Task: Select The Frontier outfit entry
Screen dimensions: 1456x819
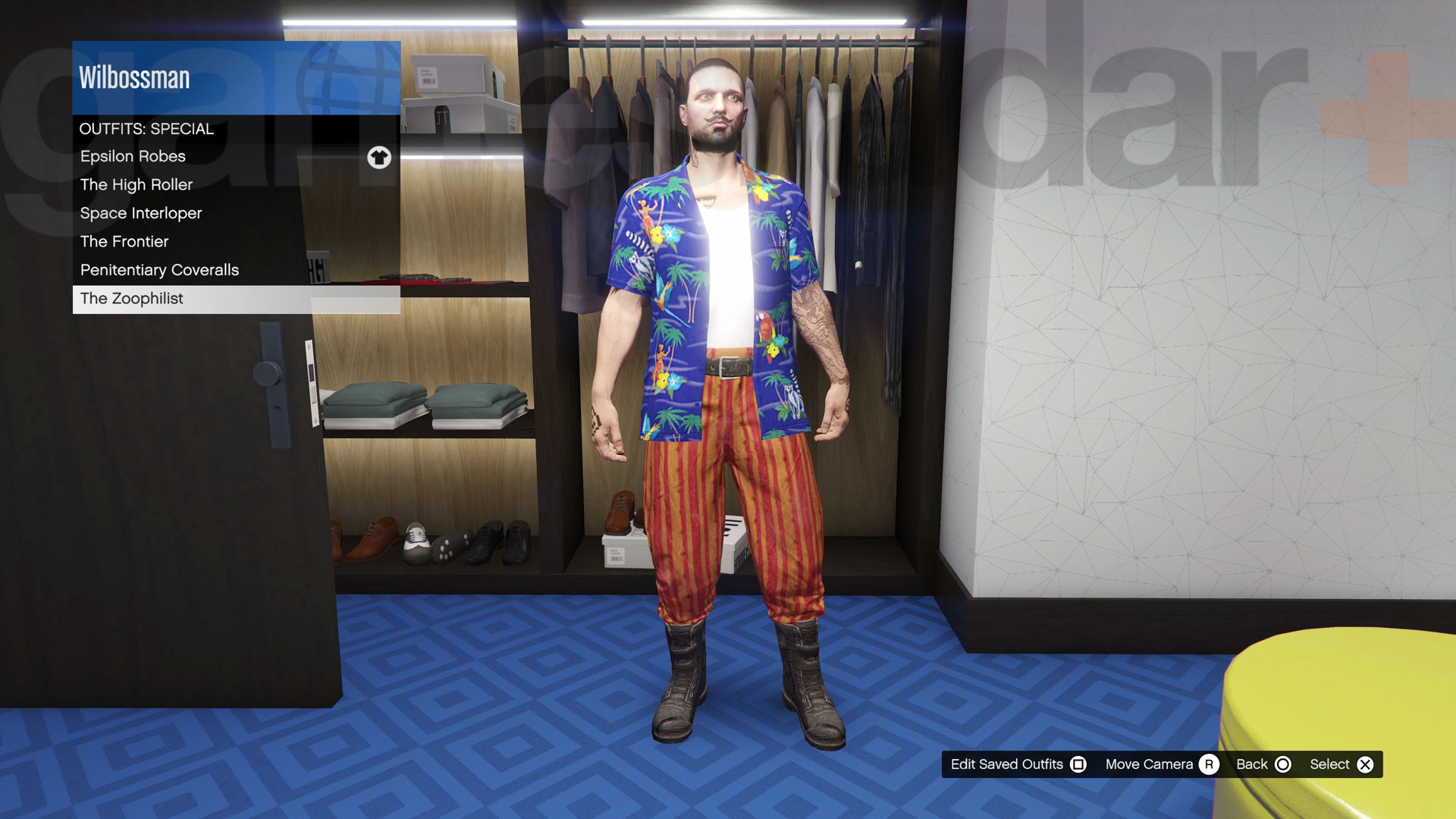Action: (x=124, y=241)
